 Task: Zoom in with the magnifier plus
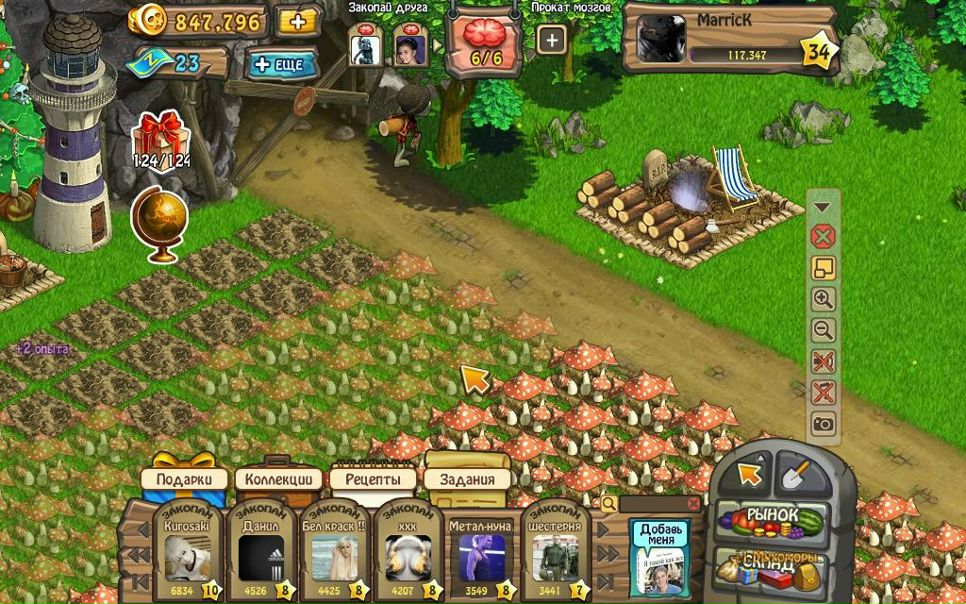tap(823, 299)
